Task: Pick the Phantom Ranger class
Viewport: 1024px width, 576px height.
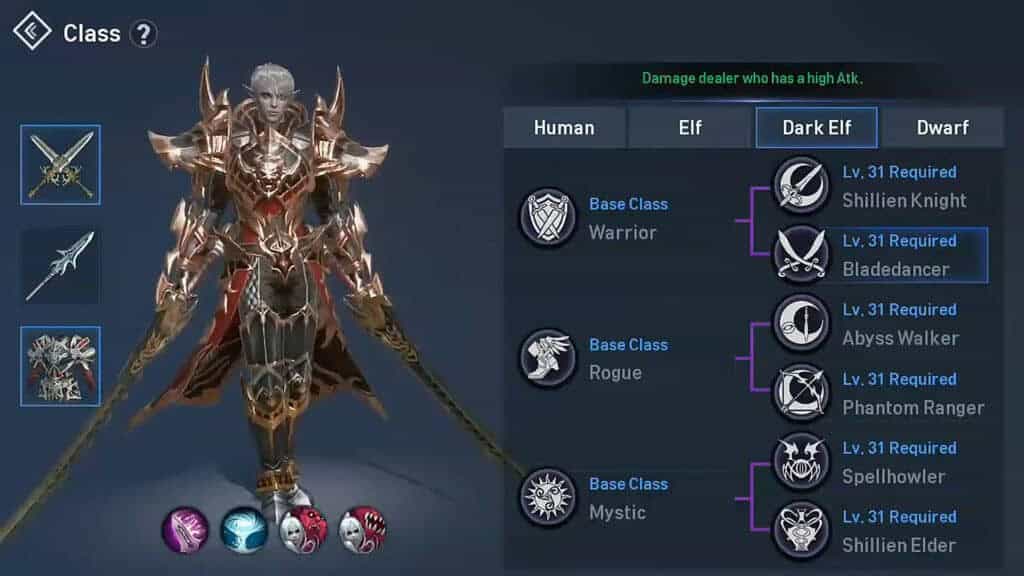Action: (802, 393)
